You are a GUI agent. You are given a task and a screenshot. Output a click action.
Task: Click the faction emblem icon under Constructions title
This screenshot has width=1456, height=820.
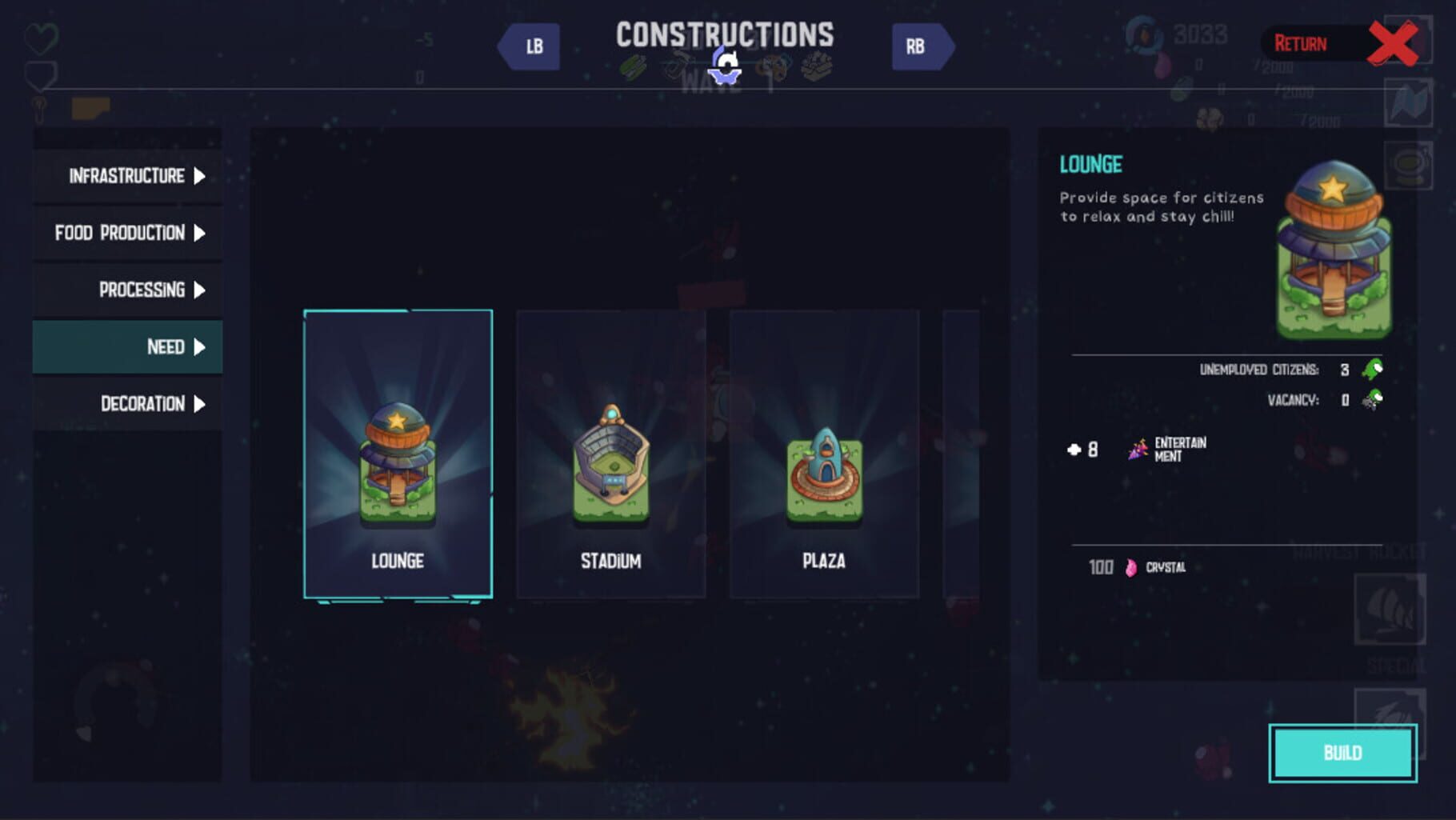pyautogui.click(x=726, y=66)
